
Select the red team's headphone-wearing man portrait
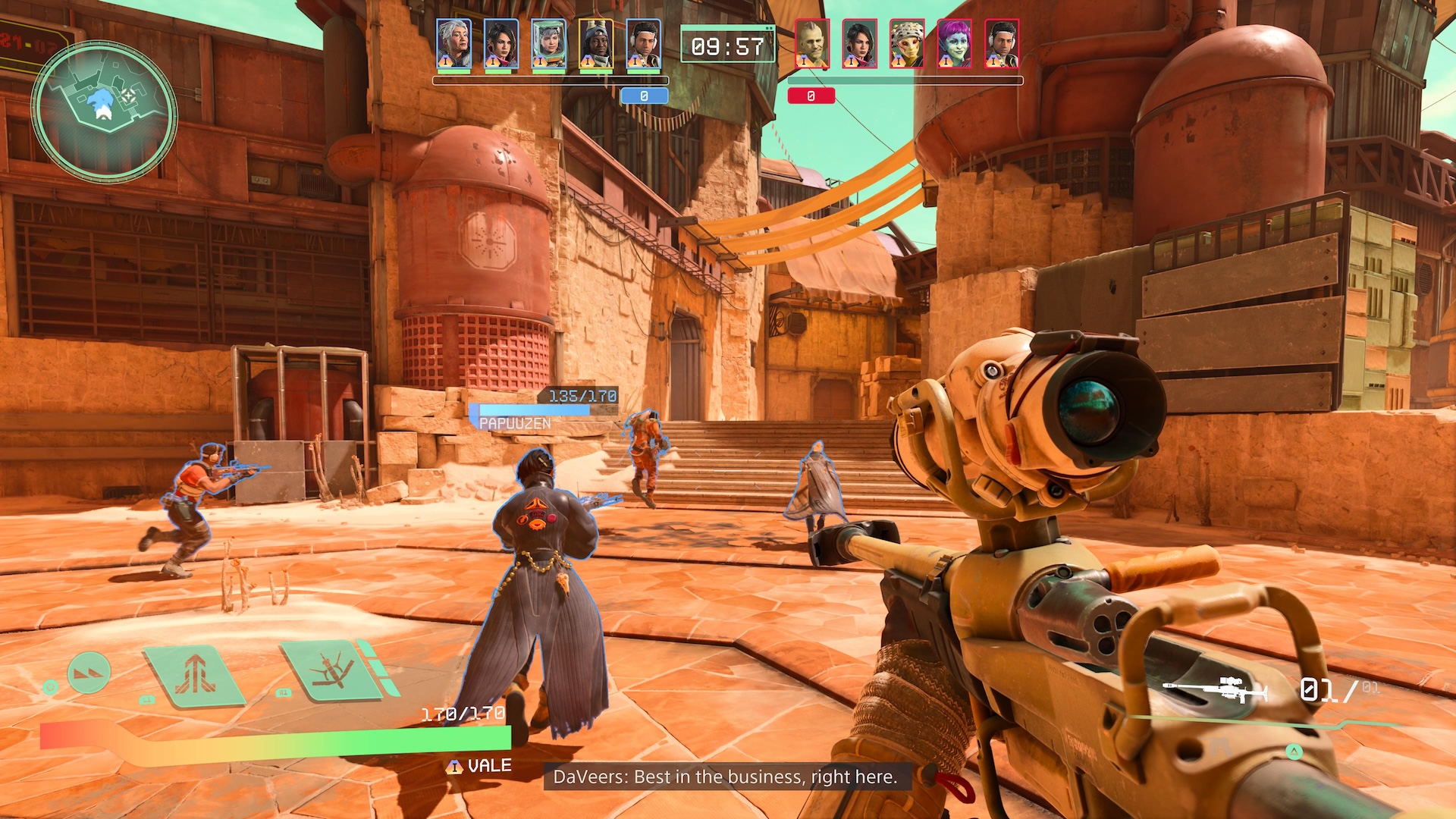coord(1001,45)
